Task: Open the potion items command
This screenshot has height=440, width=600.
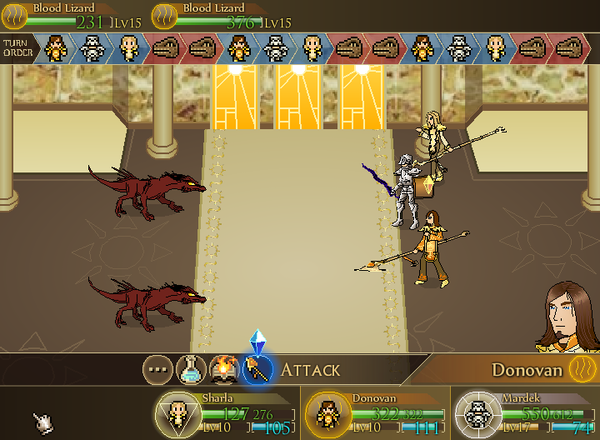Action: point(190,370)
